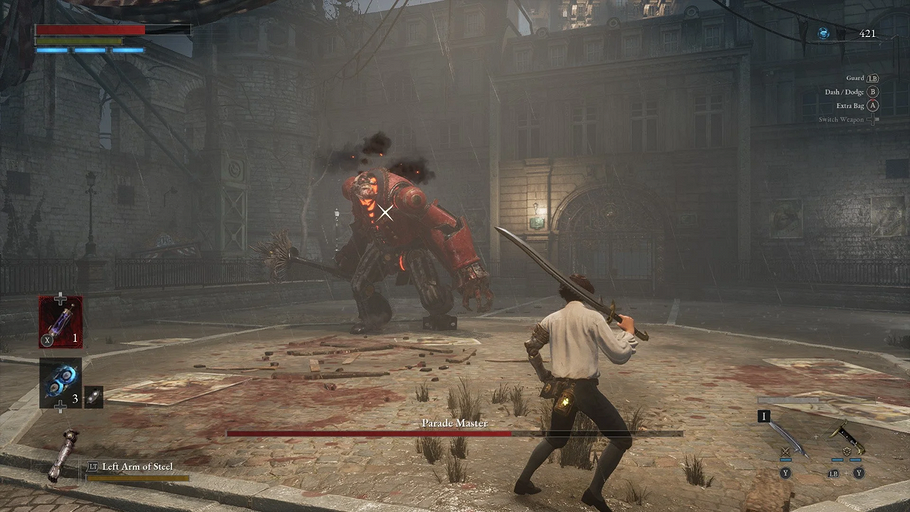Click the blue Ergo currency icon

pyautogui.click(x=823, y=34)
